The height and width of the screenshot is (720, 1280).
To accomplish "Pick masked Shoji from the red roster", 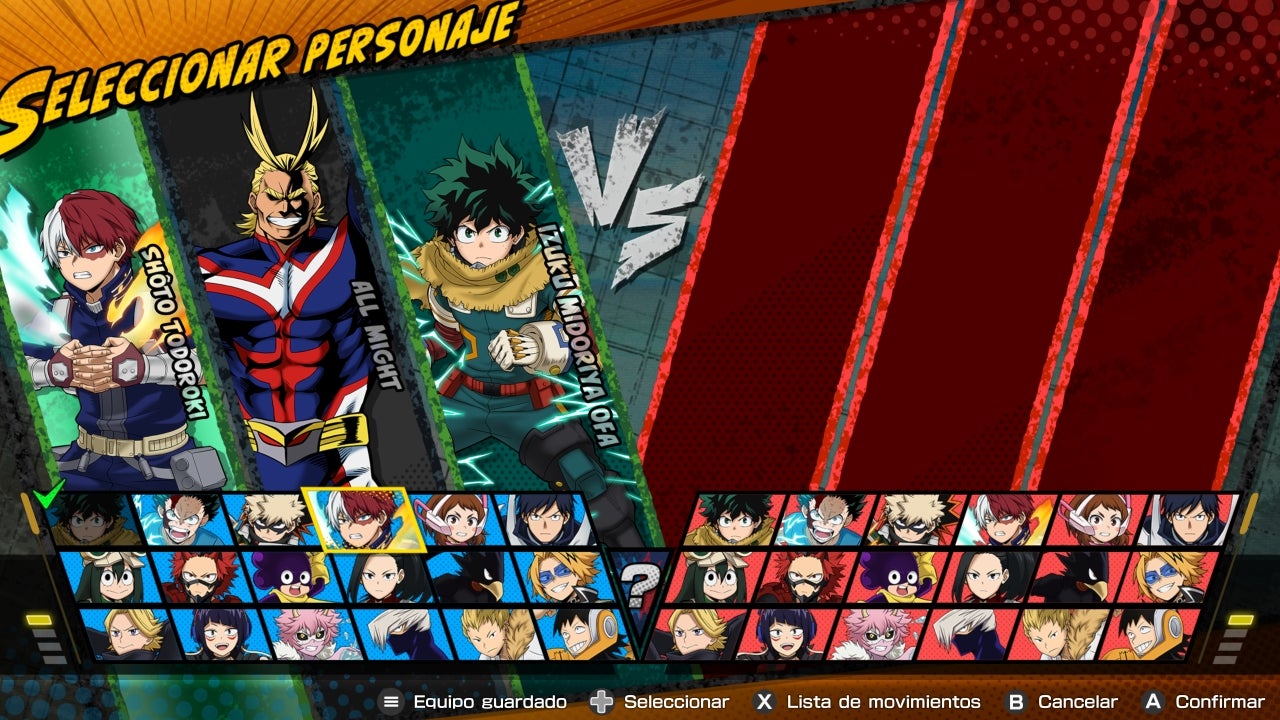I will click(x=964, y=634).
